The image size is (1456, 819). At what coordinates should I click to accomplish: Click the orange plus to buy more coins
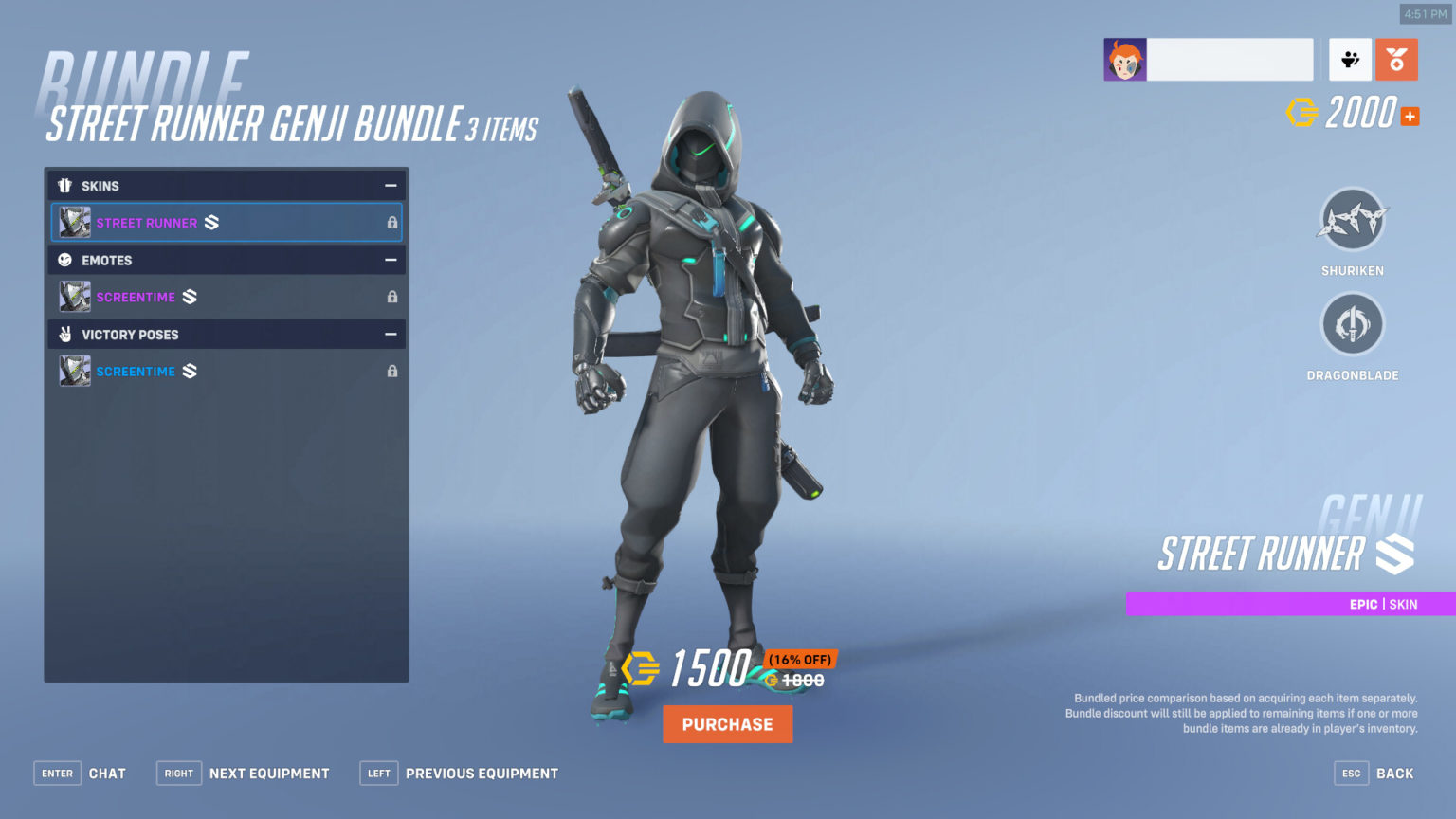pos(1410,116)
